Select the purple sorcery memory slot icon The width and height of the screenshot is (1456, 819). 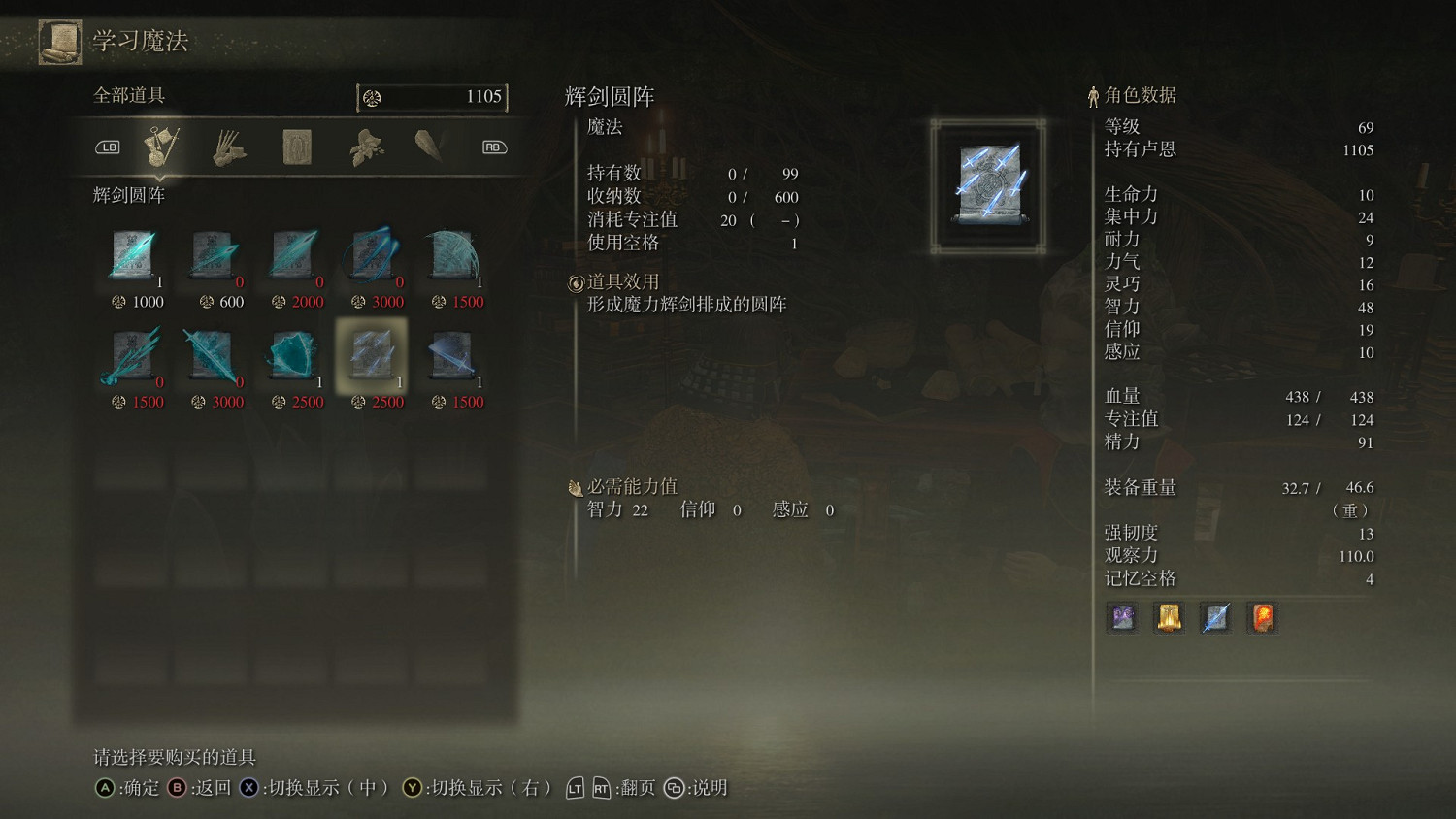pos(1121,618)
